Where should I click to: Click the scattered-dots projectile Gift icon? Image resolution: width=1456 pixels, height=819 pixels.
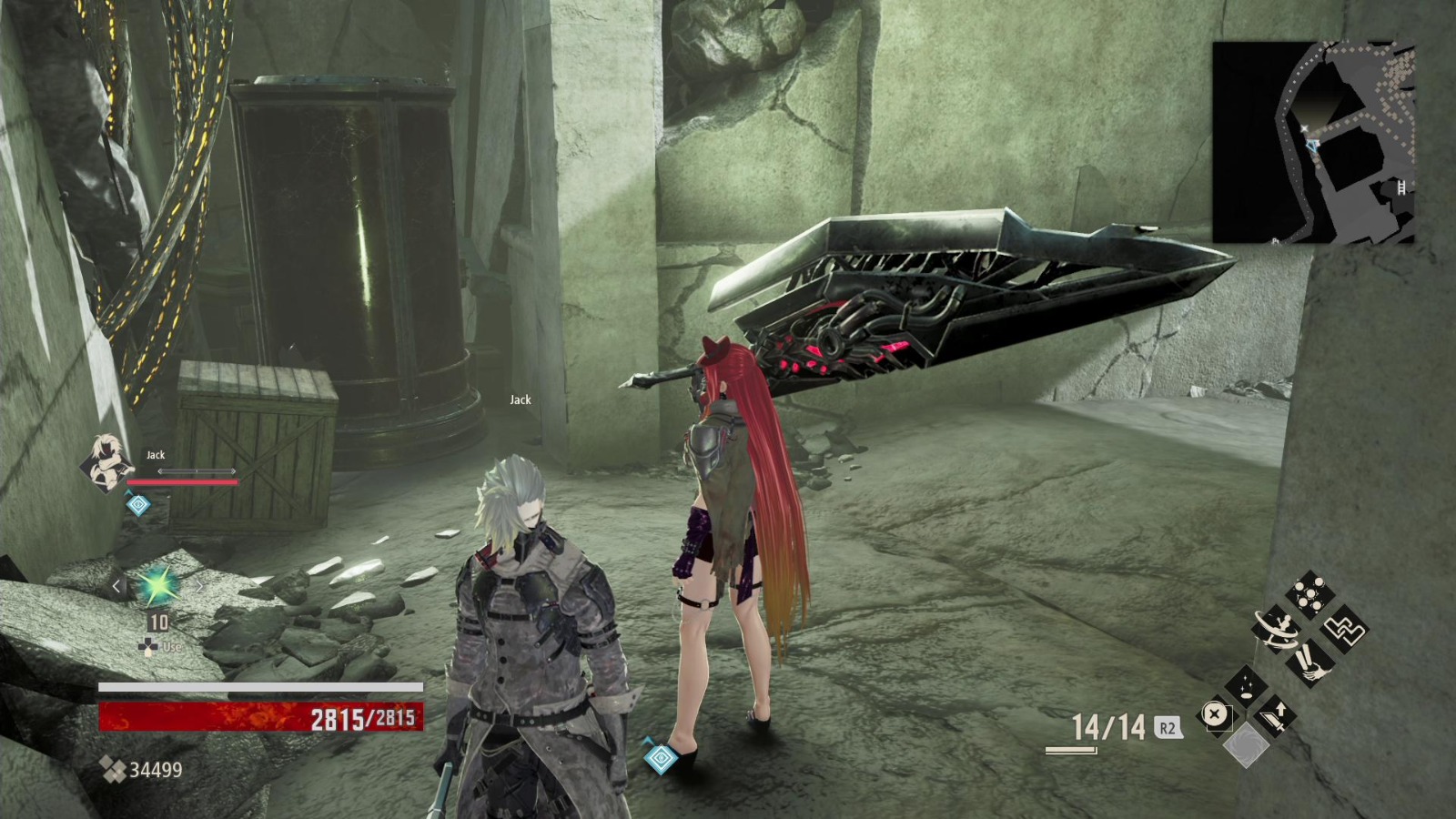(x=1309, y=594)
